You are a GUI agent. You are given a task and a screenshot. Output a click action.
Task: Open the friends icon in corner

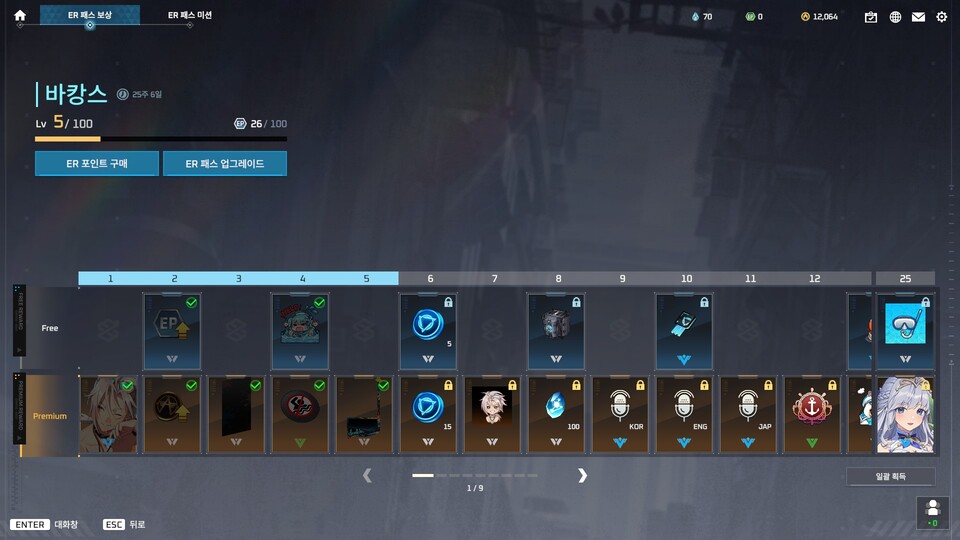[x=932, y=511]
